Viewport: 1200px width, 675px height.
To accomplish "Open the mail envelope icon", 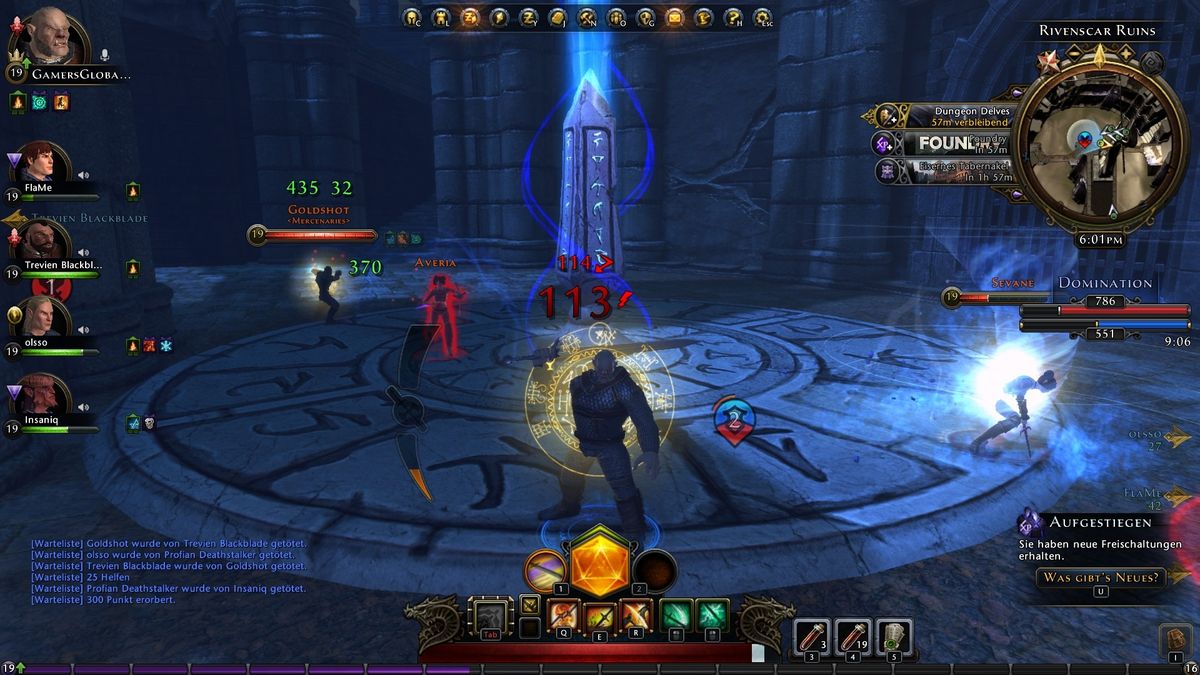I will pos(675,16).
